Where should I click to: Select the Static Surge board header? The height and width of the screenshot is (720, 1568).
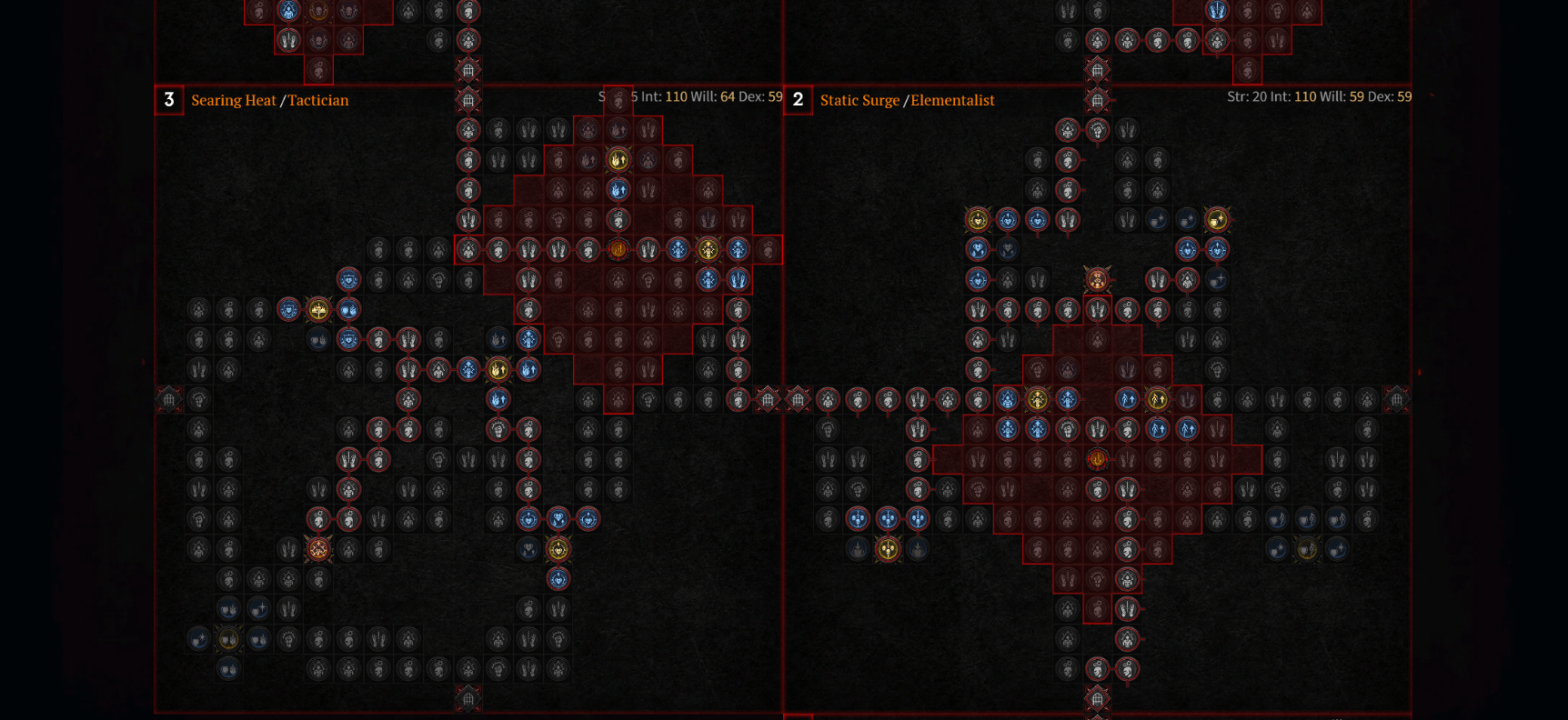859,100
